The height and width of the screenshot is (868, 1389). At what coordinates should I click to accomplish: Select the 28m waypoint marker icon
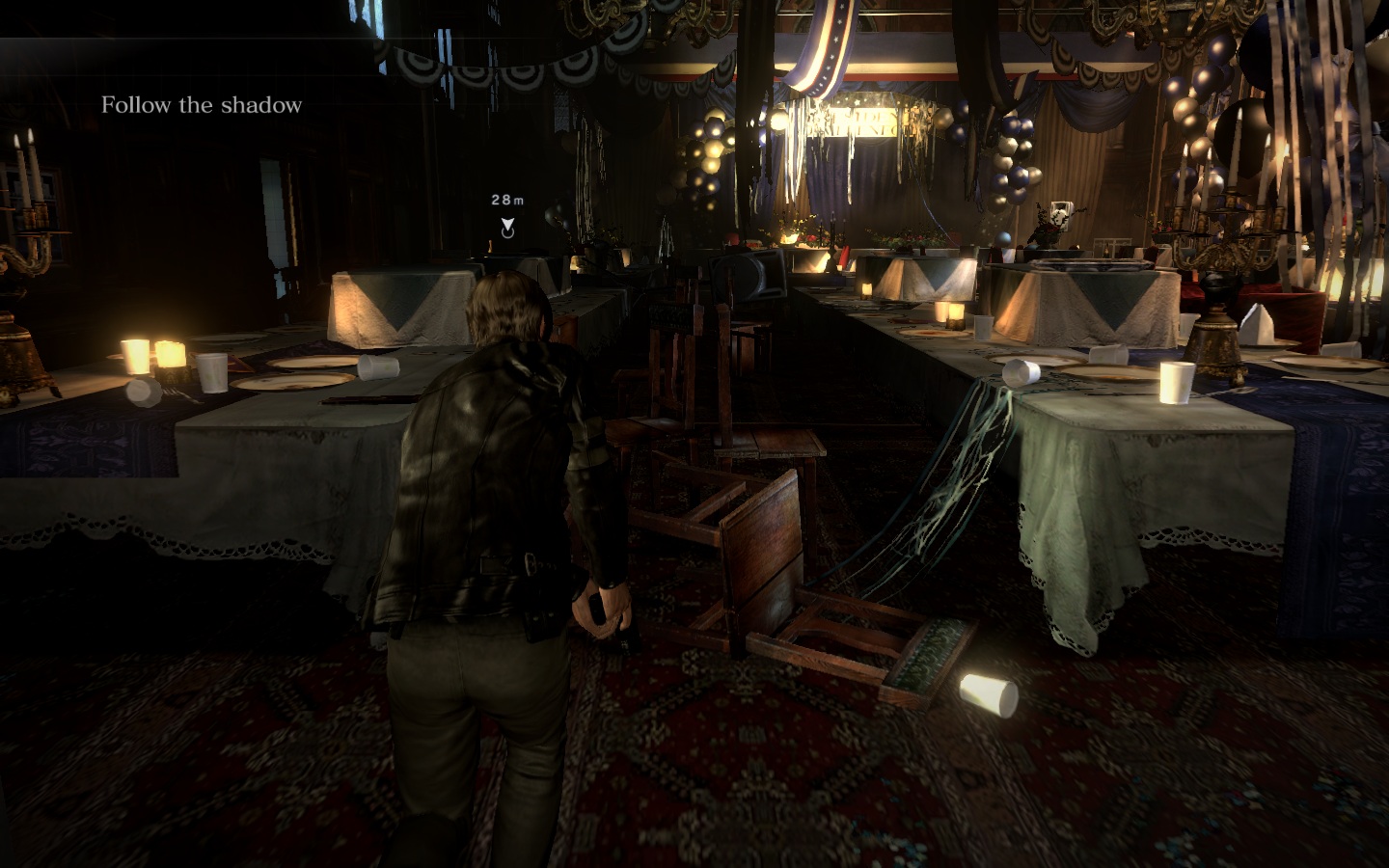[507, 228]
